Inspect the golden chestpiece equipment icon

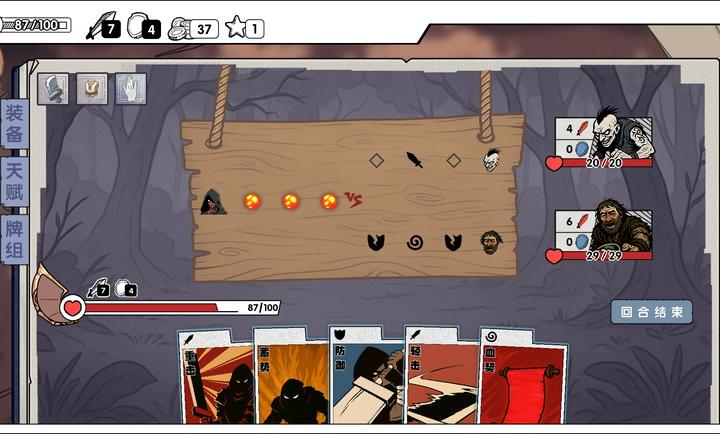coord(92,88)
